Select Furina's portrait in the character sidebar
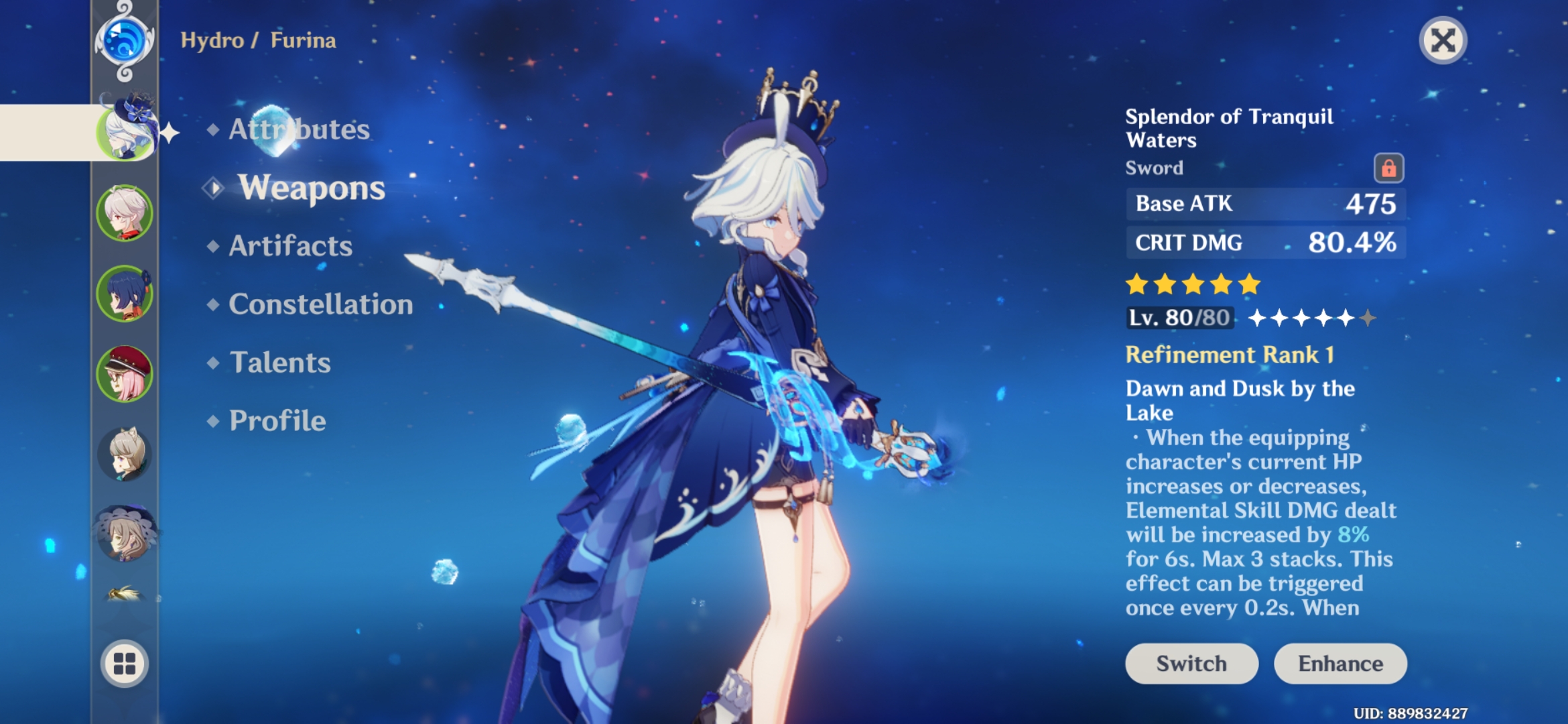Viewport: 1568px width, 724px height. click(124, 133)
